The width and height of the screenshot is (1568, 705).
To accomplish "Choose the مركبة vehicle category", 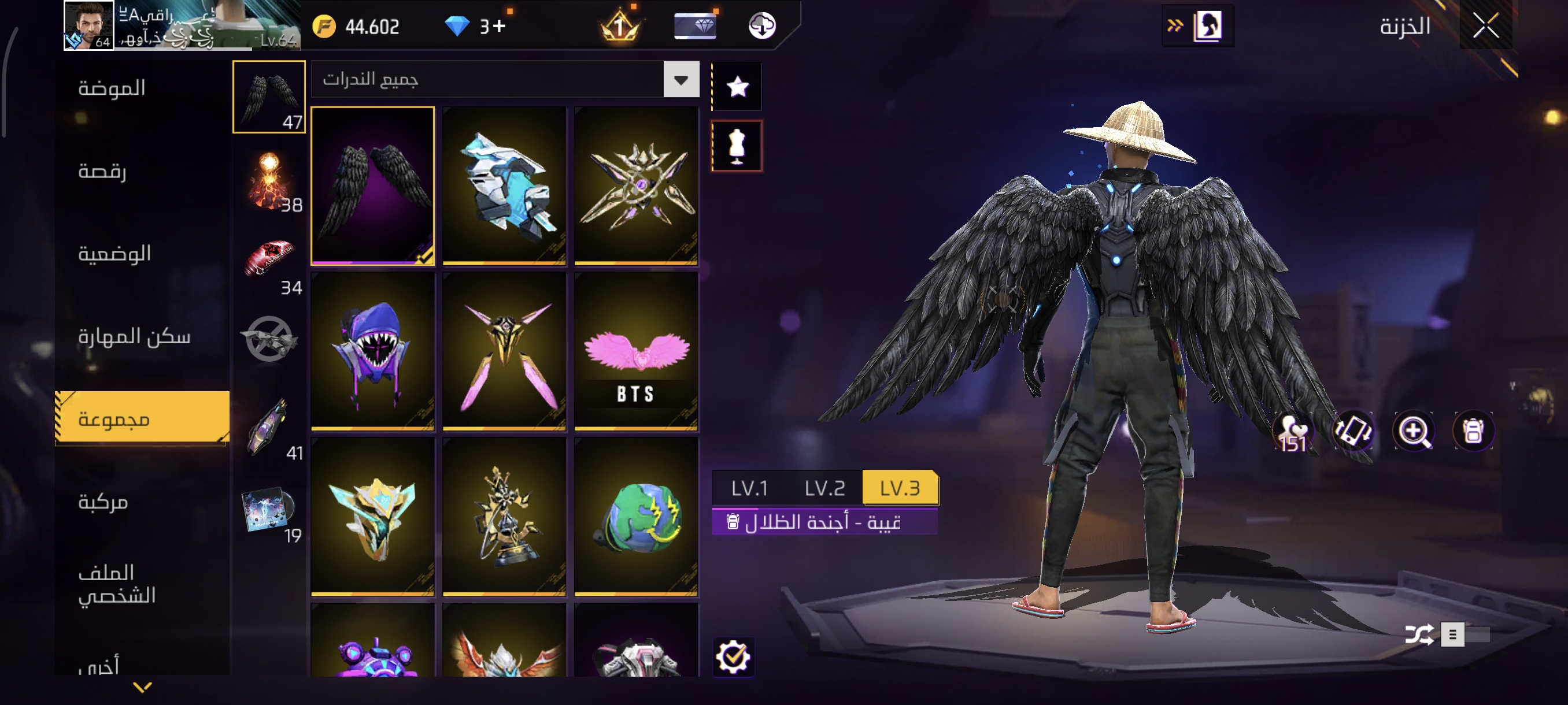I will coord(103,502).
